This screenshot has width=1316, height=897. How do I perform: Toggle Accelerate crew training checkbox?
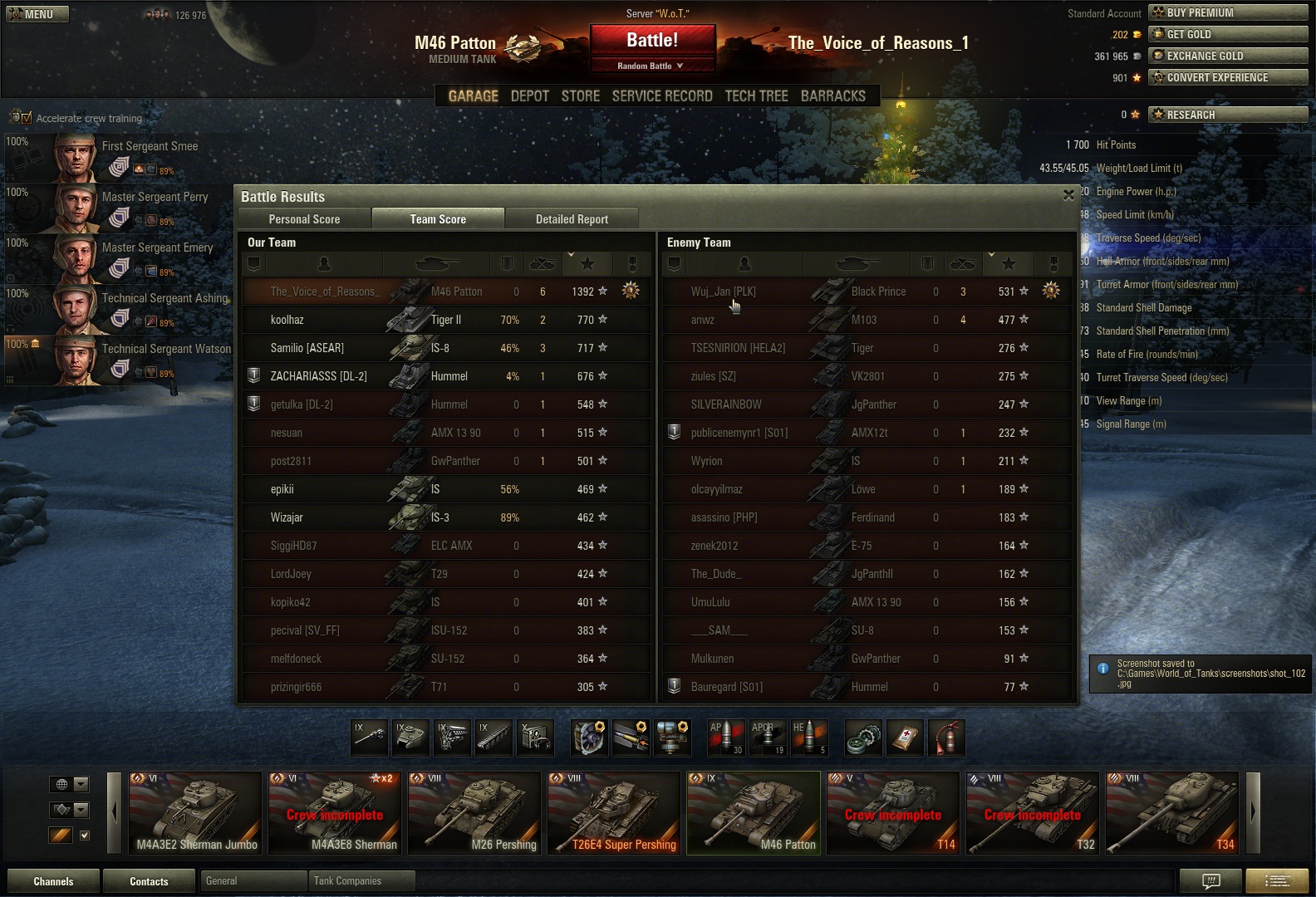pos(27,118)
